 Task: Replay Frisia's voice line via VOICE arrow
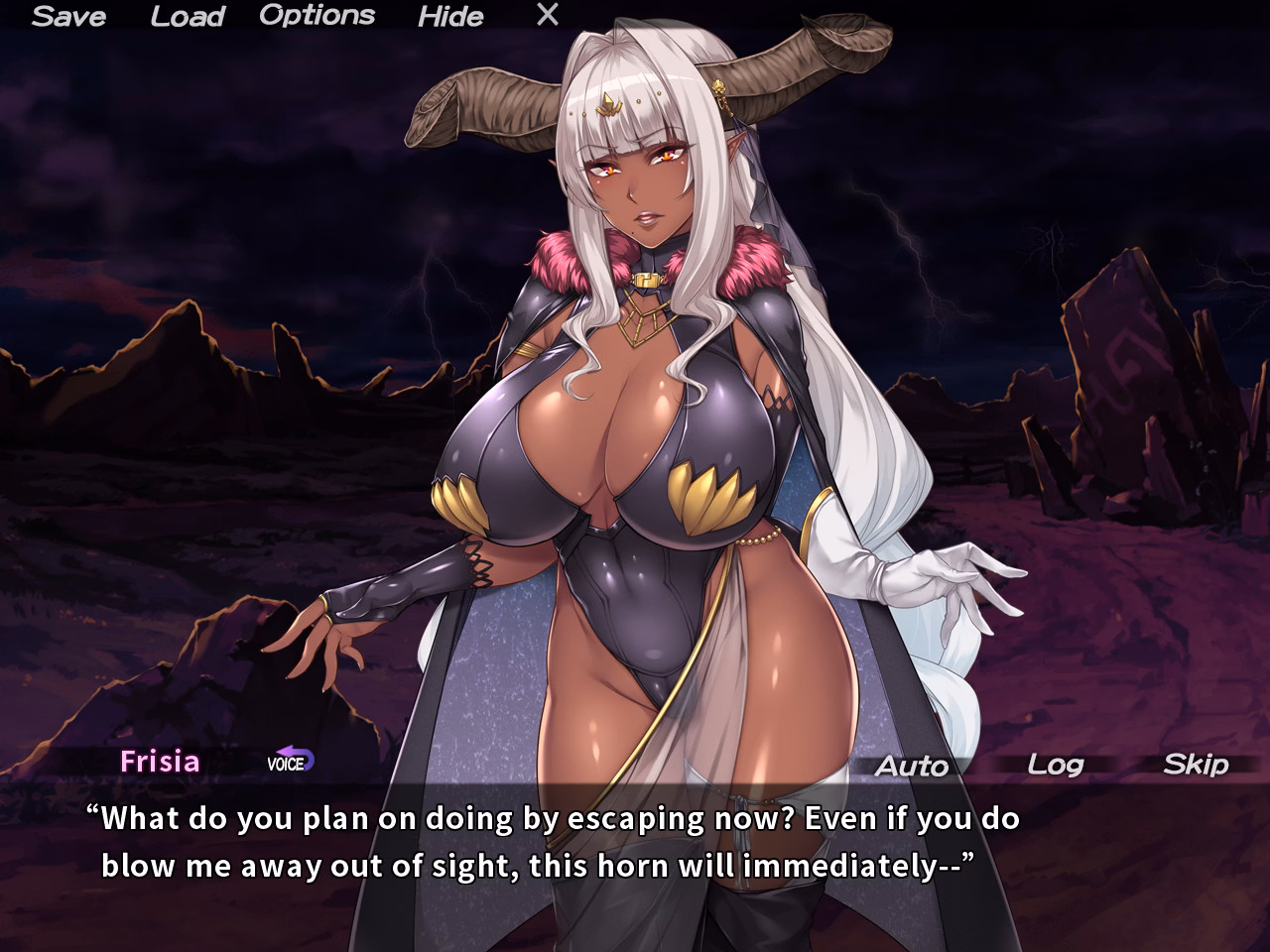tap(291, 764)
